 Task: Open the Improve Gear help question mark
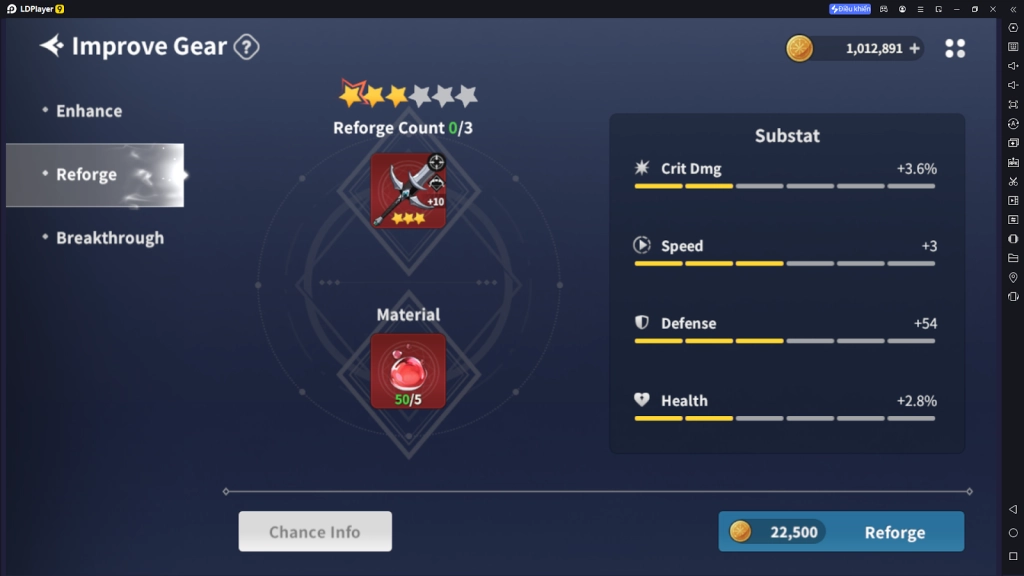click(x=246, y=47)
